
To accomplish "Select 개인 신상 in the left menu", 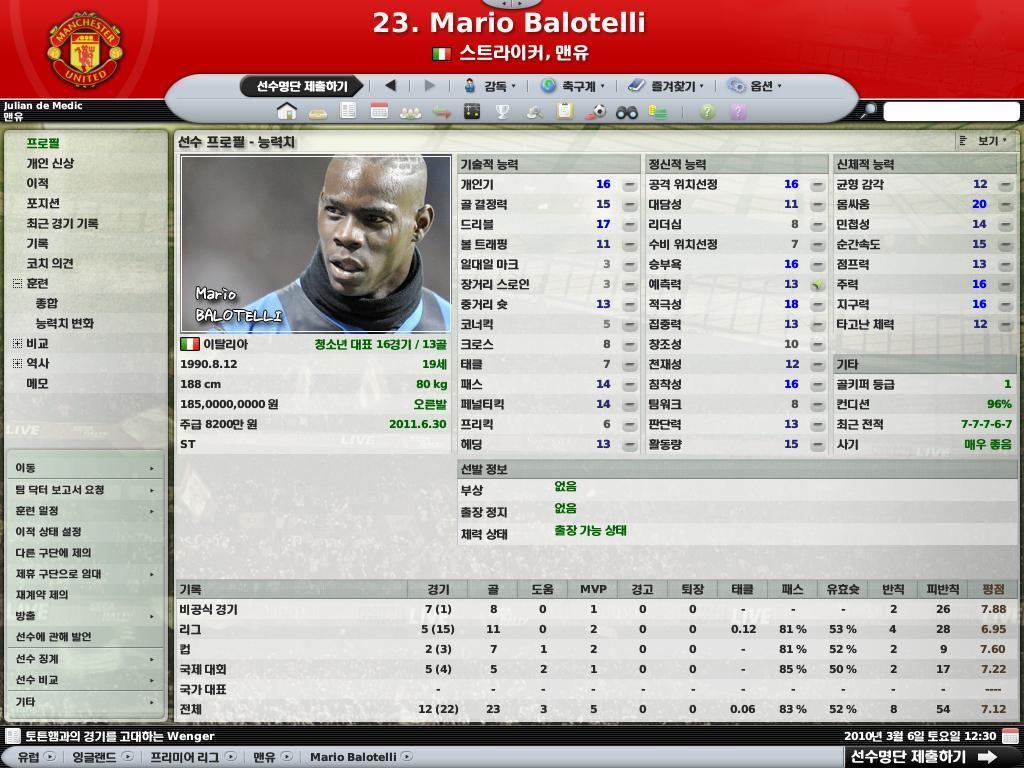I will tap(50, 163).
